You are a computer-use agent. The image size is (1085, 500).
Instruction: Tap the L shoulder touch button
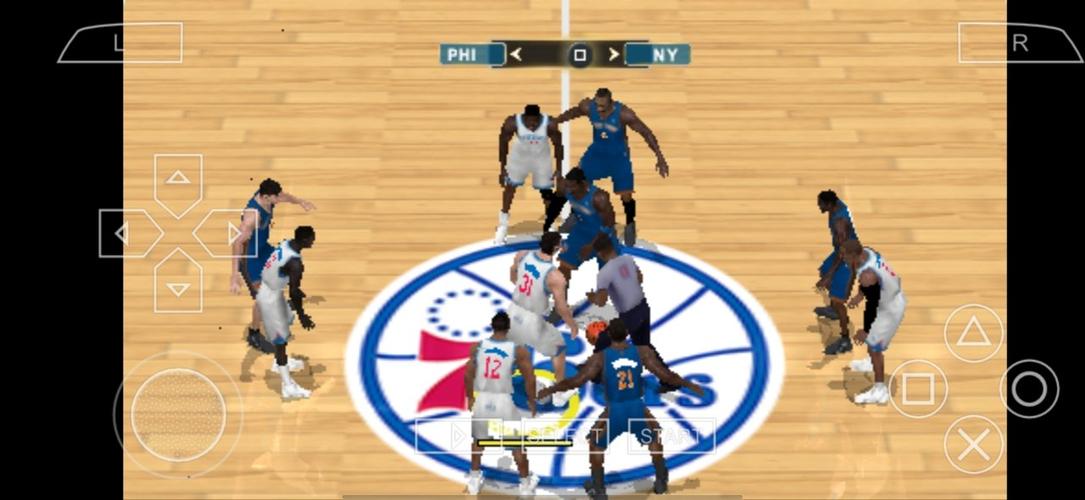pyautogui.click(x=120, y=43)
